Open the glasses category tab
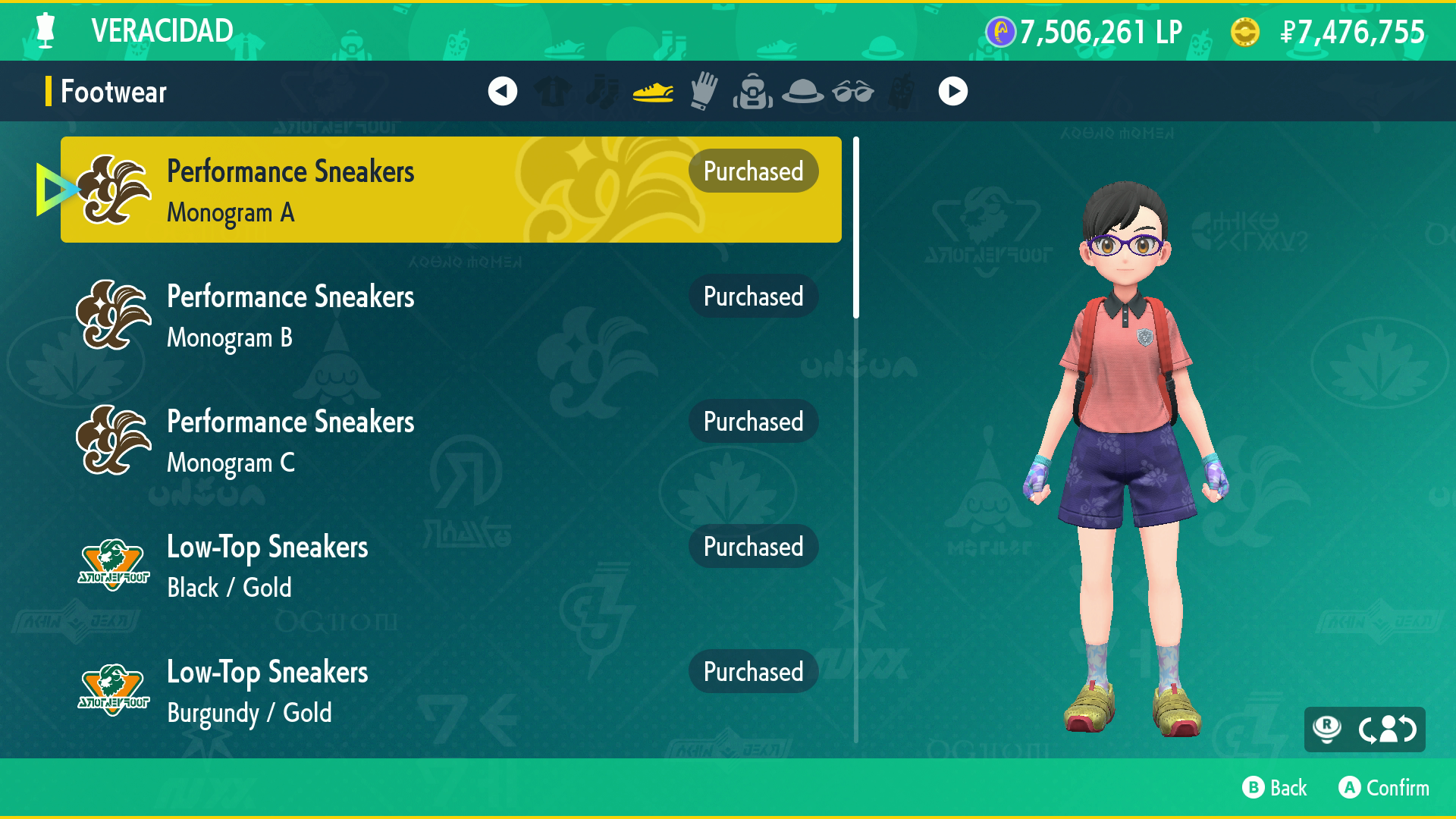This screenshot has width=1456, height=819. click(x=852, y=92)
